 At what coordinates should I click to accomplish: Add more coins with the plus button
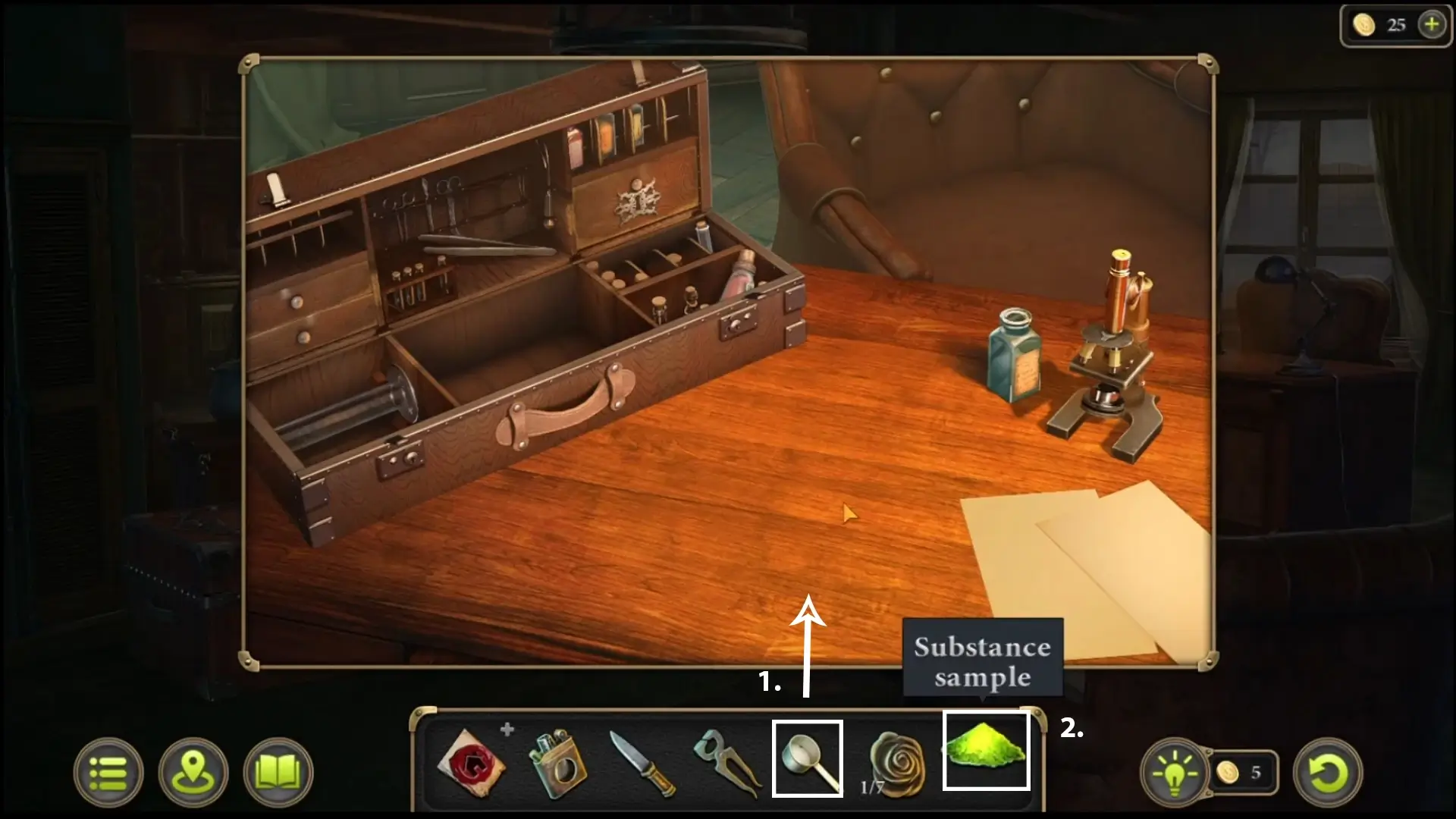pyautogui.click(x=1431, y=25)
